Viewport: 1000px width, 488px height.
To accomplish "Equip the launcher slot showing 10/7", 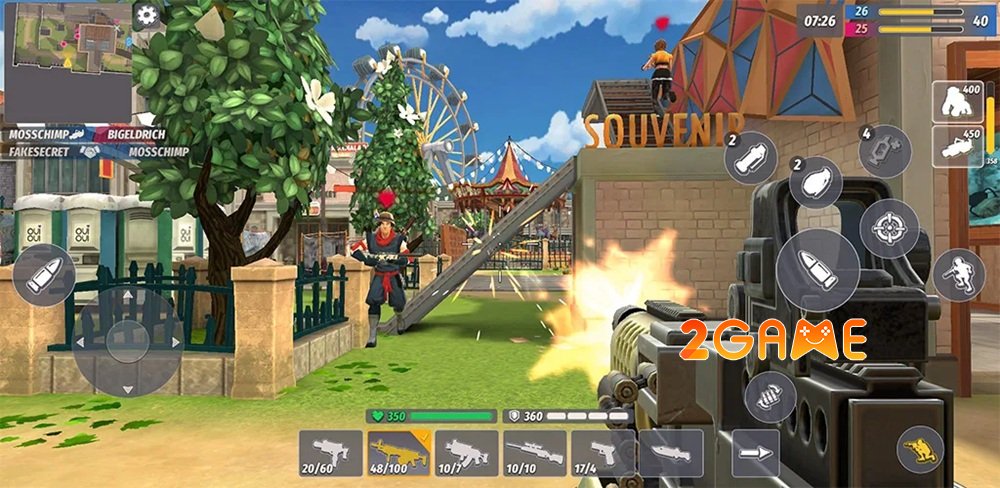I will click(x=467, y=453).
